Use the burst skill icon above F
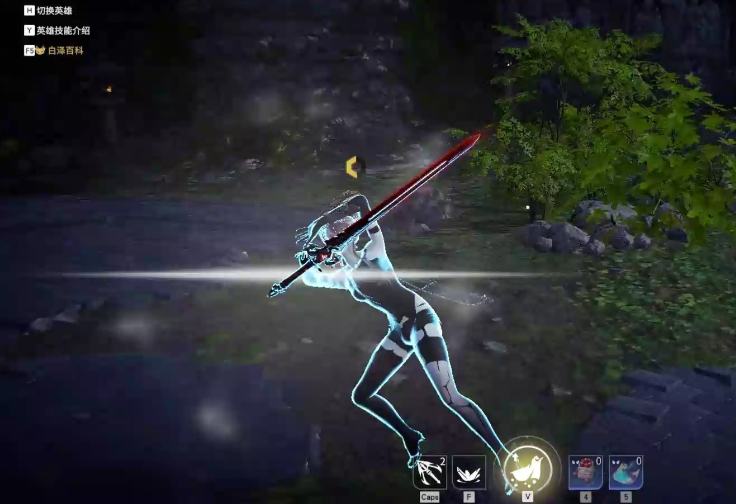Viewport: 736px width, 504px height. click(469, 471)
